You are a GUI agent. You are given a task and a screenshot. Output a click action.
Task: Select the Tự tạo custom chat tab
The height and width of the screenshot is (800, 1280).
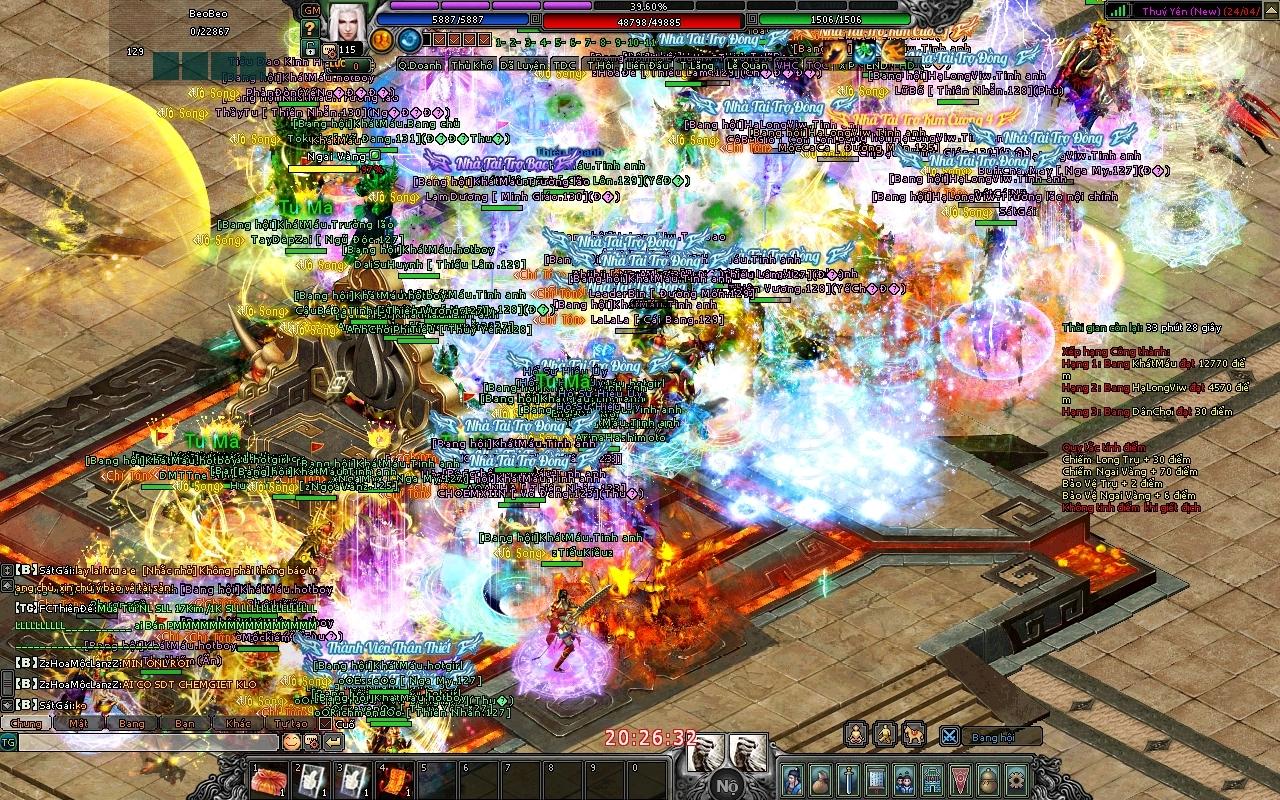[x=291, y=723]
